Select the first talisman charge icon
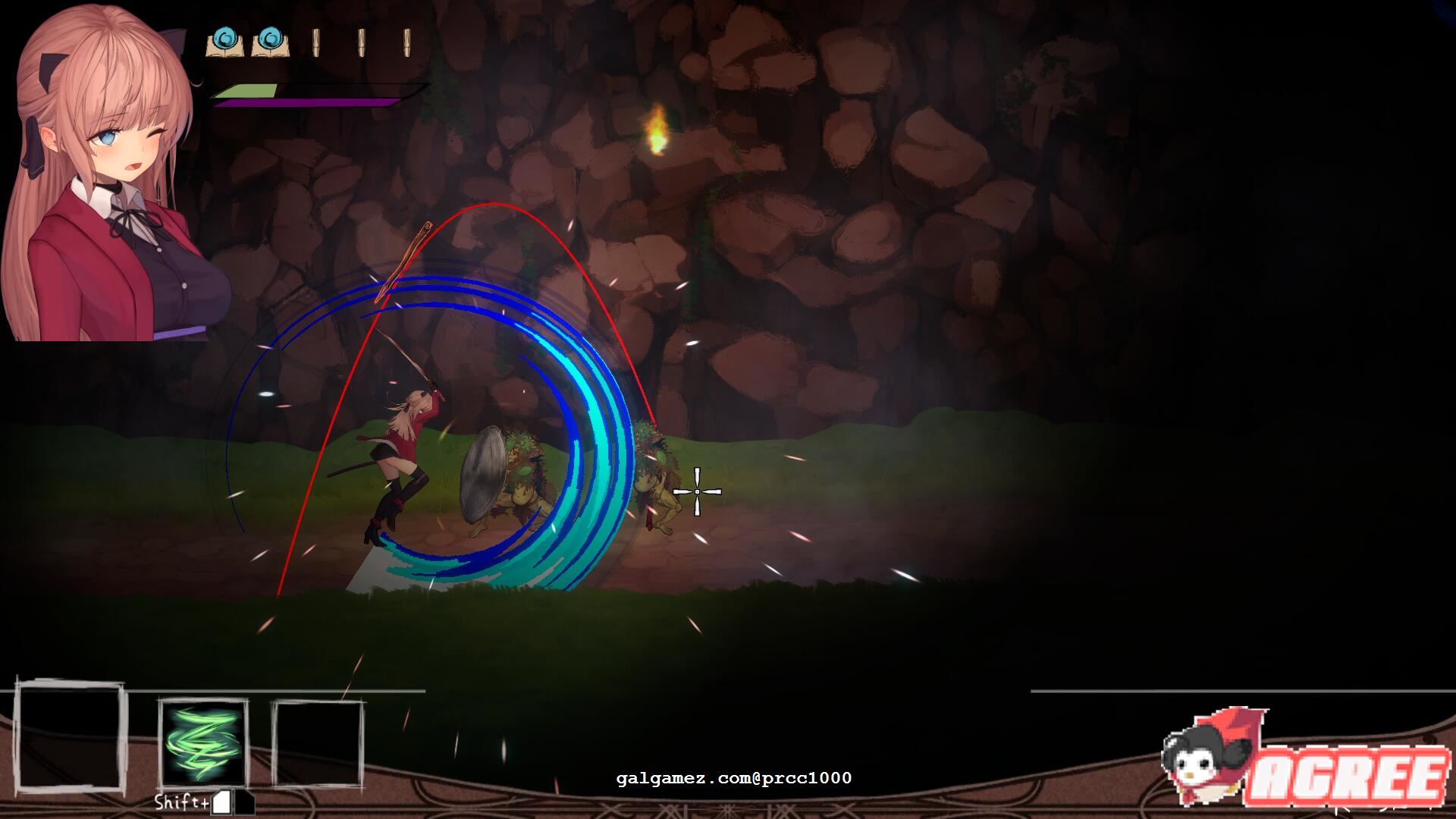This screenshot has height=819, width=1456. (315, 42)
